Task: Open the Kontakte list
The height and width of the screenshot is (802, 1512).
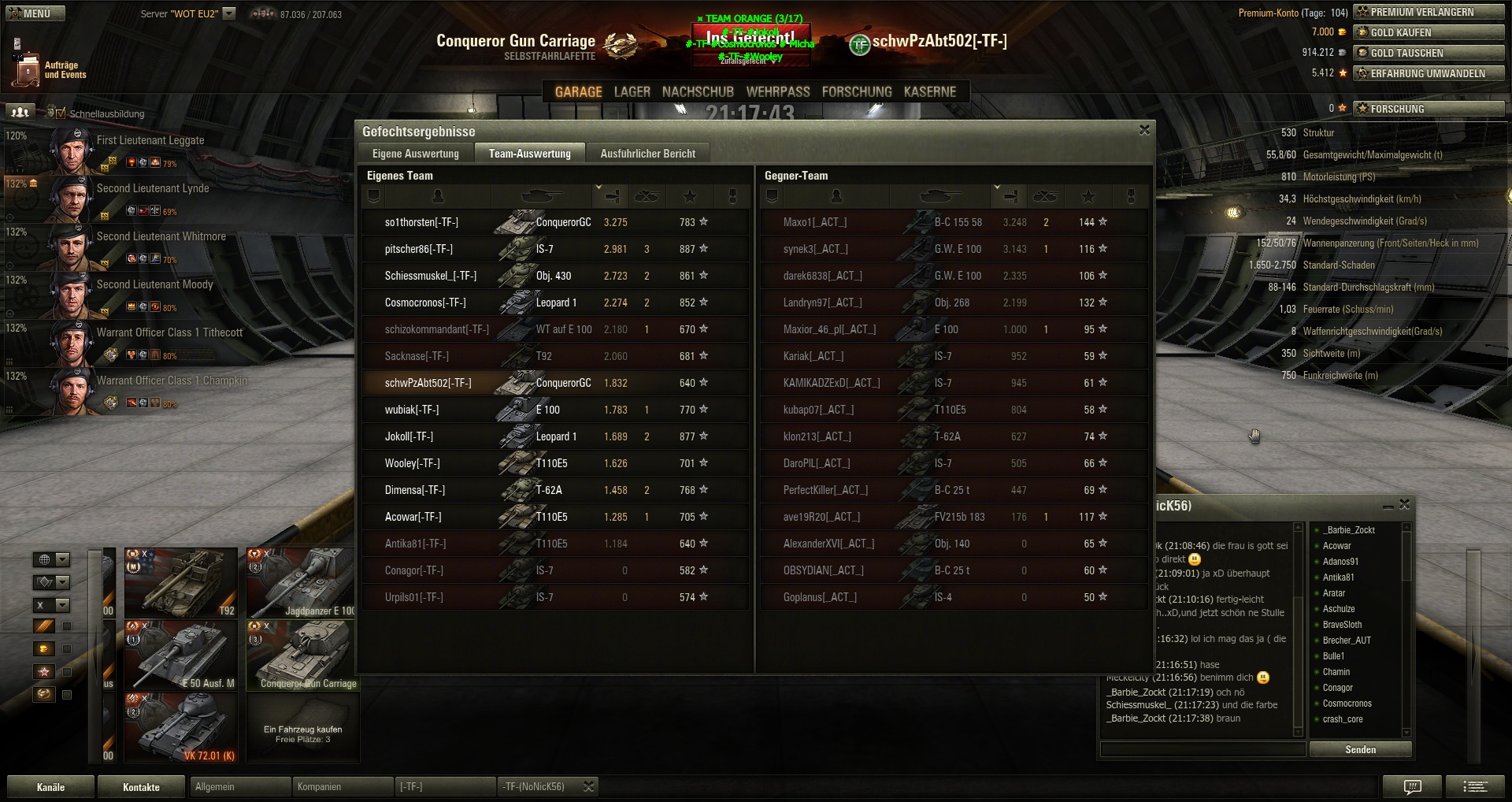Action: tap(141, 787)
